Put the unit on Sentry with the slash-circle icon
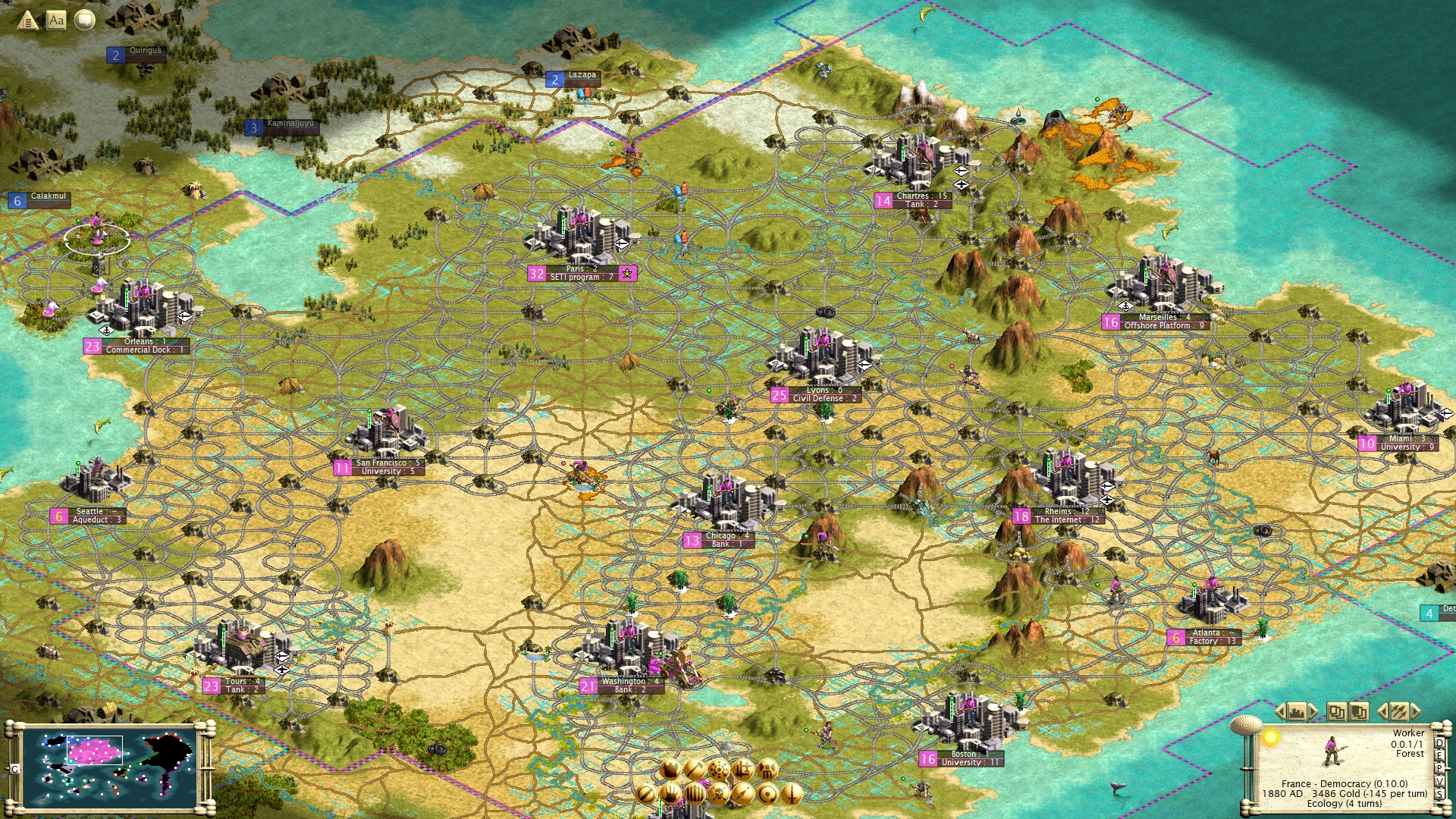This screenshot has width=1456, height=819. coord(646,795)
